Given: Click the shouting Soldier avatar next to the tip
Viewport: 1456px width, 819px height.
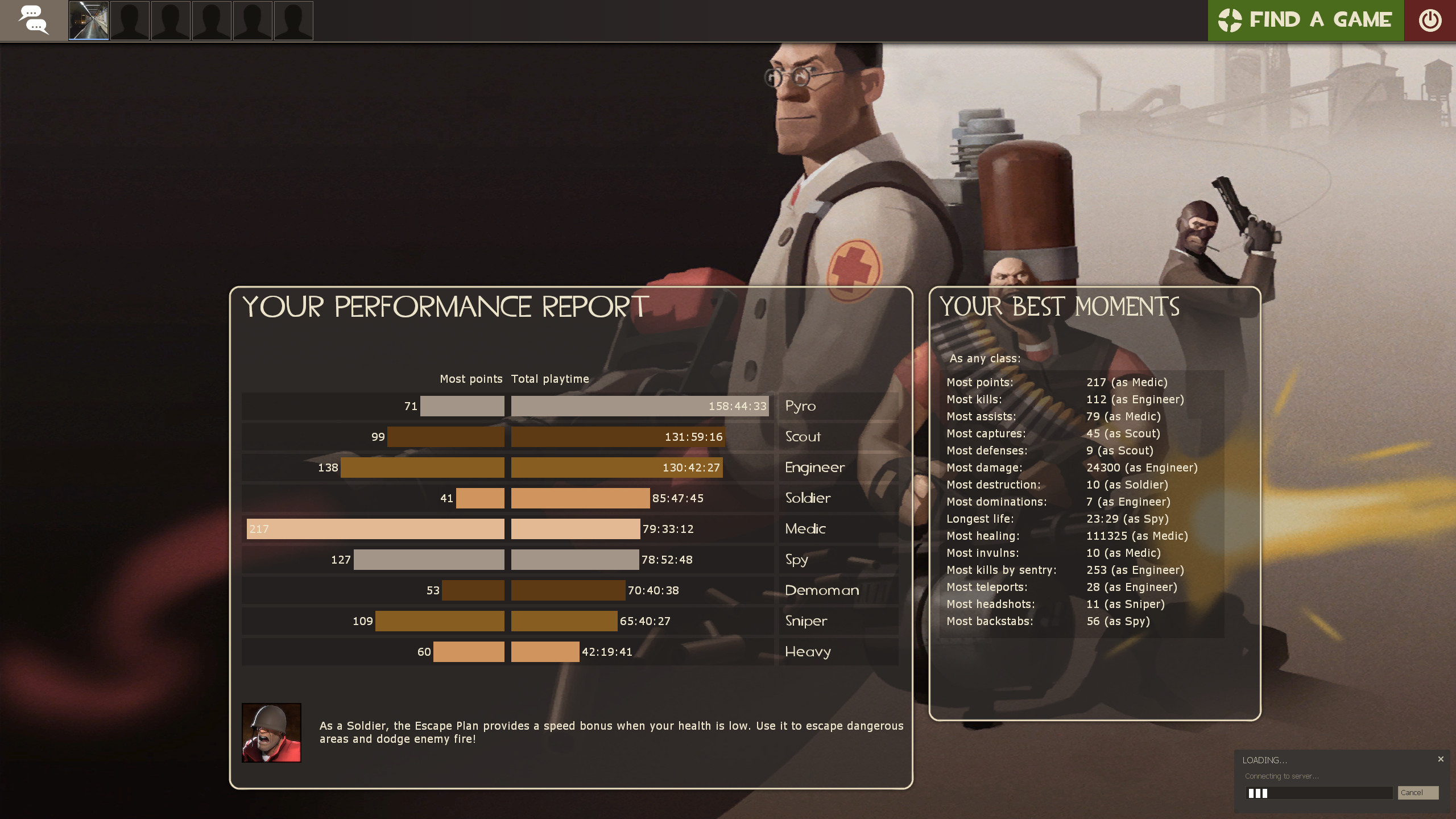Looking at the screenshot, I should [x=271, y=733].
